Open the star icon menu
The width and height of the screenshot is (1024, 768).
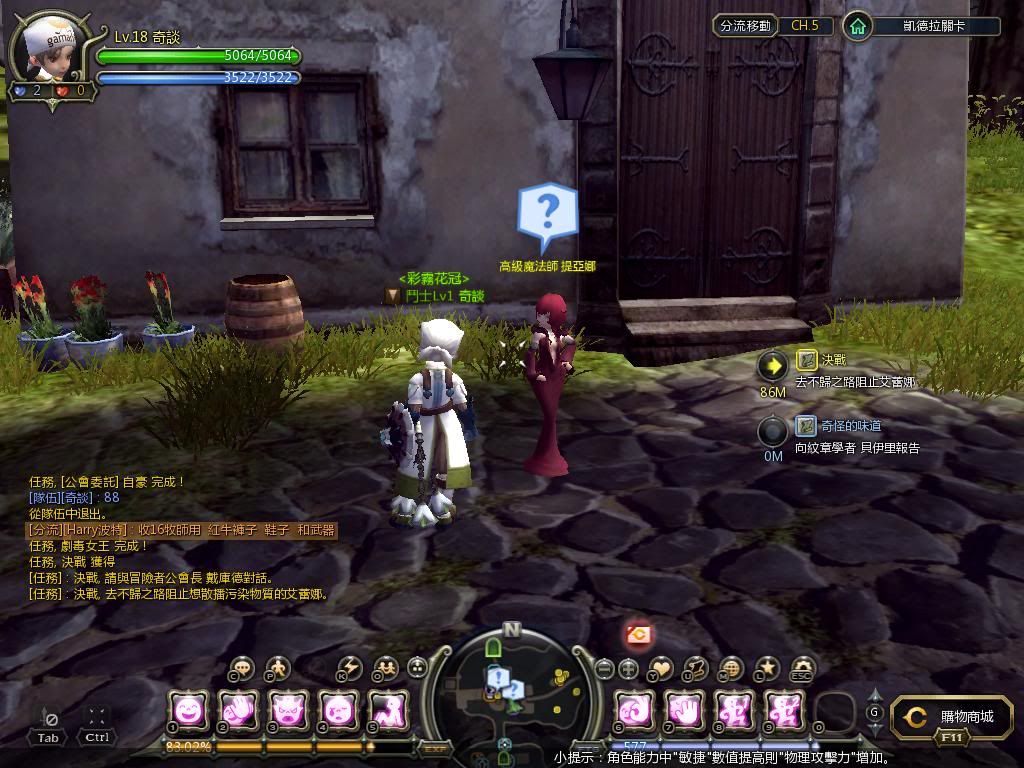point(767,668)
